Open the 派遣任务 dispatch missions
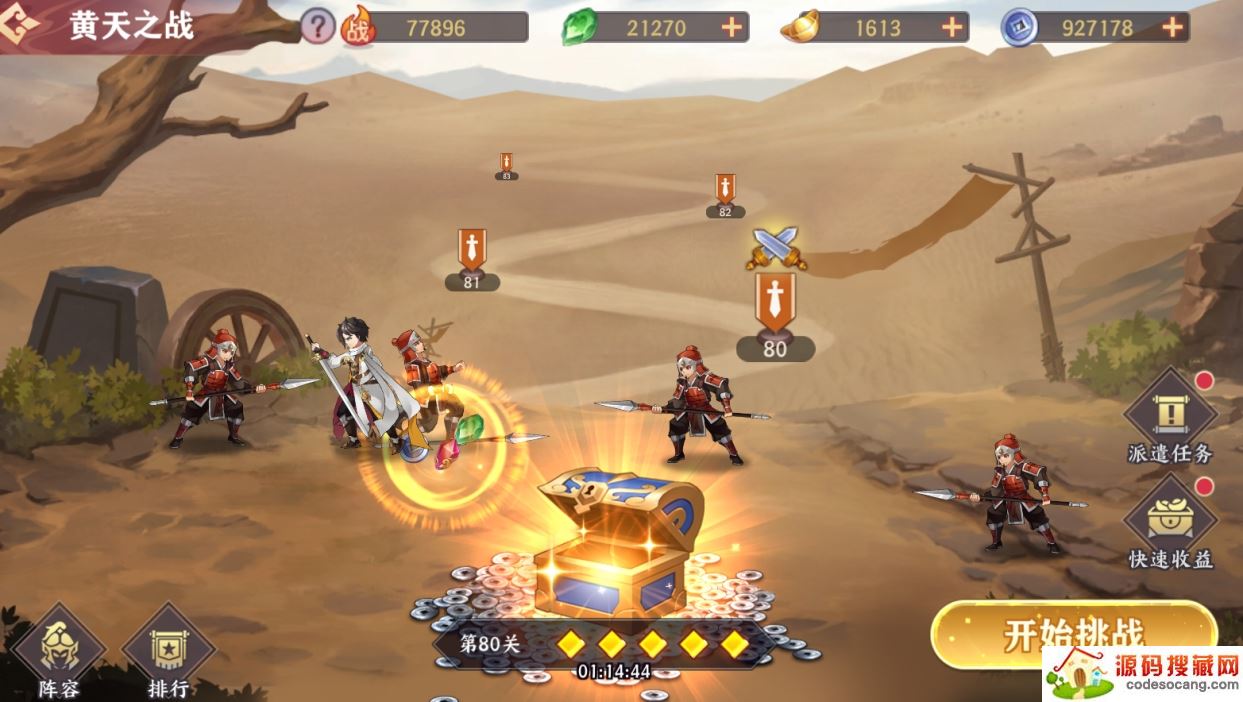Viewport: 1243px width, 702px height. coord(1170,420)
